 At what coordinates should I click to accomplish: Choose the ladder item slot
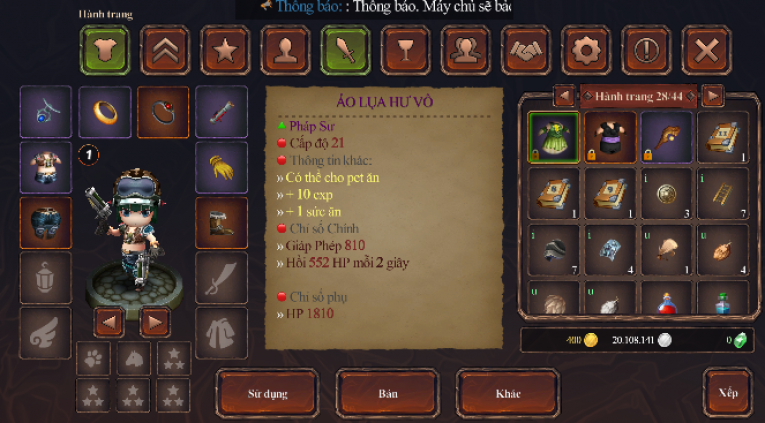tap(722, 193)
